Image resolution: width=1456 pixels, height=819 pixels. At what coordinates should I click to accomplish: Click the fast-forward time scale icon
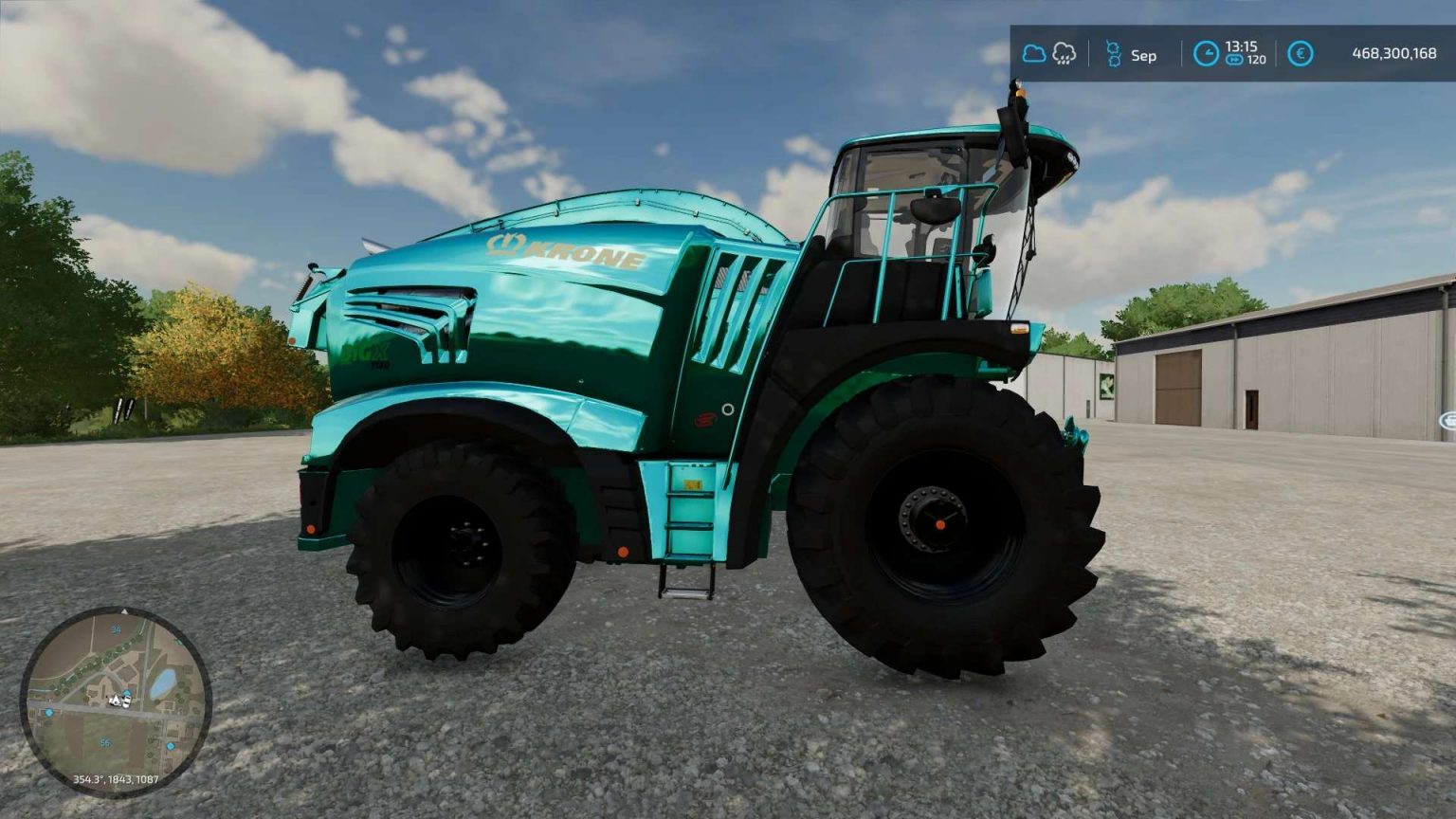(x=1234, y=60)
